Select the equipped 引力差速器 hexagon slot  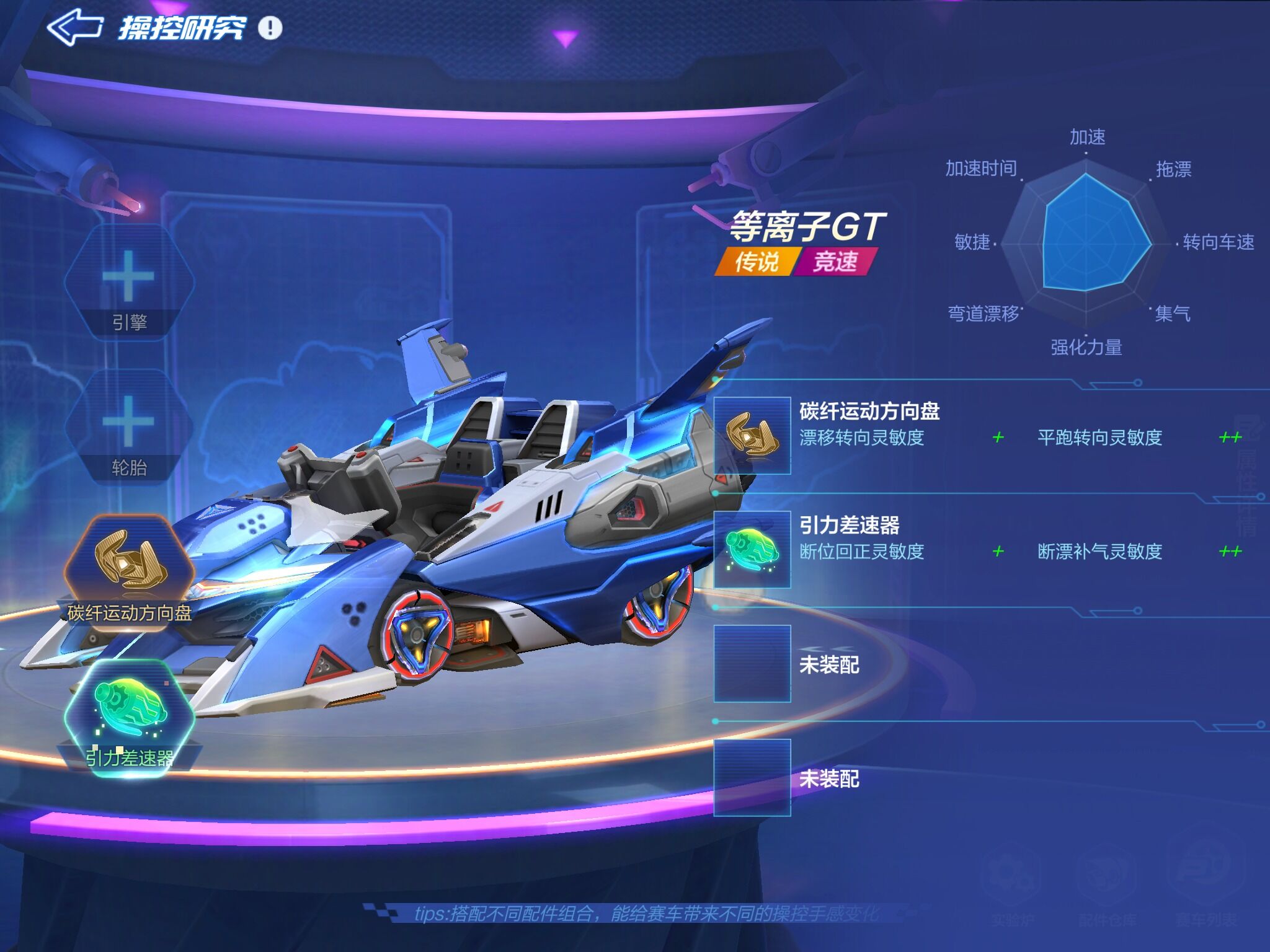pyautogui.click(x=129, y=707)
